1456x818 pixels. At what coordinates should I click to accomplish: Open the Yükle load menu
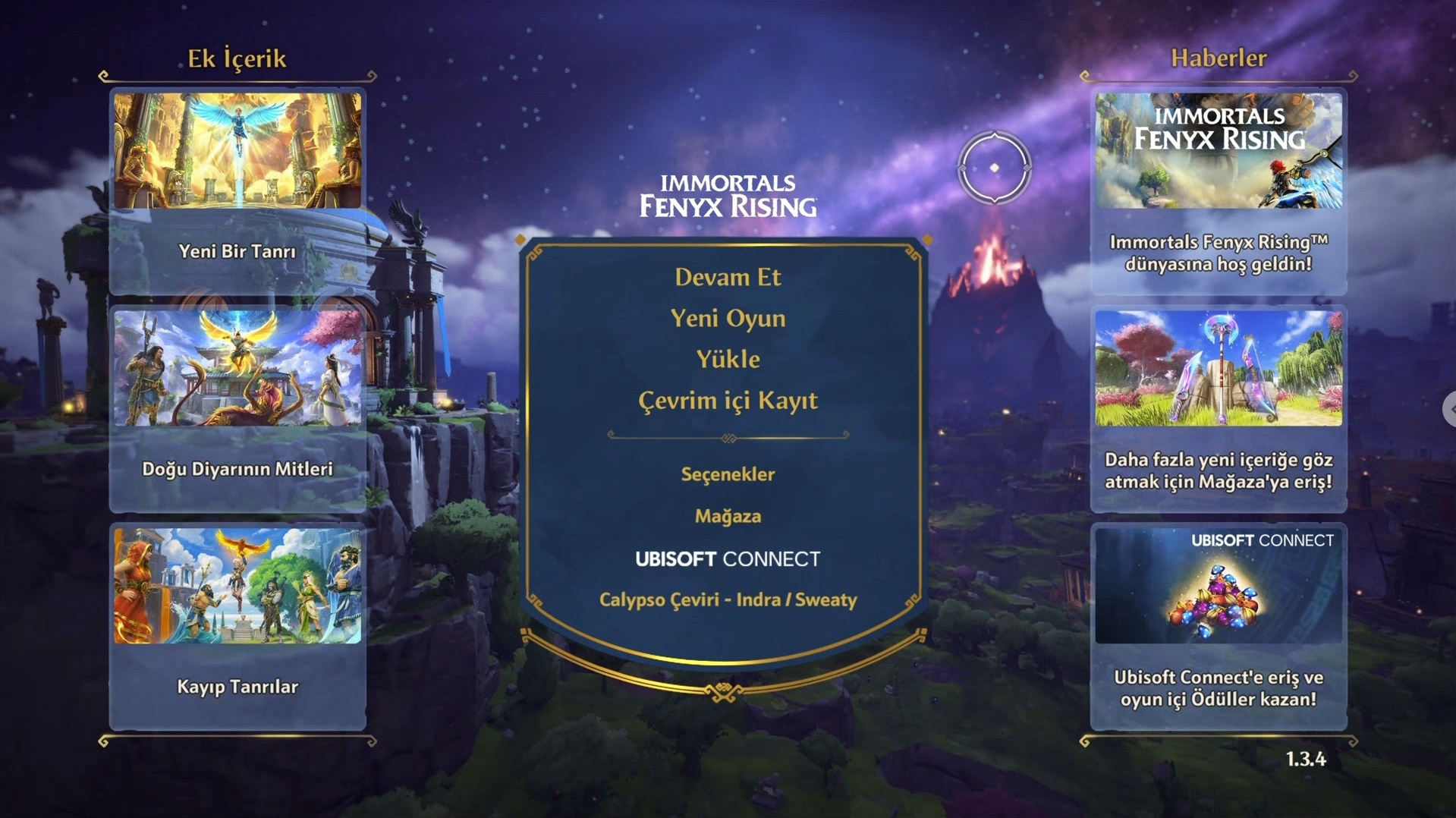tap(728, 360)
